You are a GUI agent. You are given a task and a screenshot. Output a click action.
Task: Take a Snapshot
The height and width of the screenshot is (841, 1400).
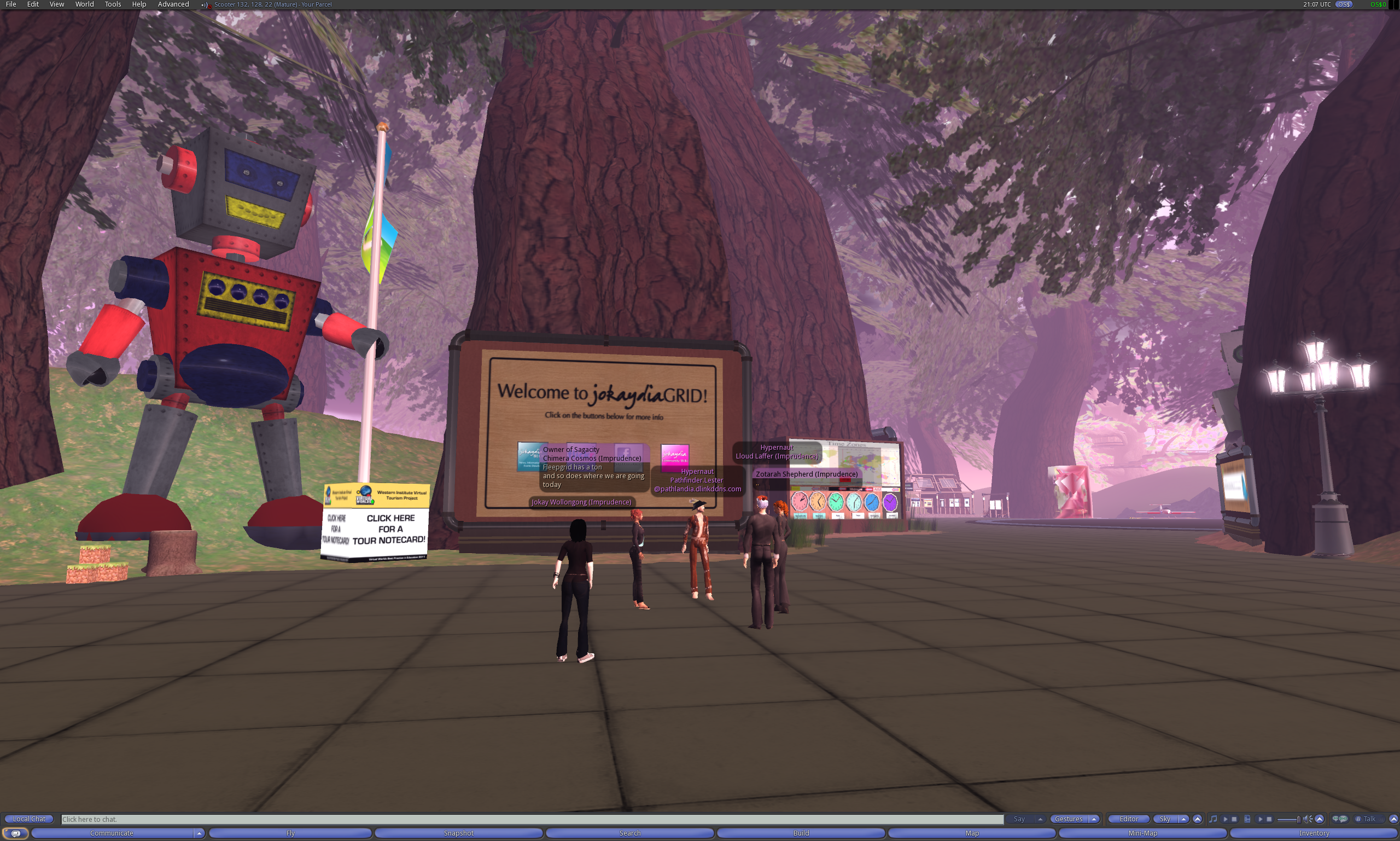click(459, 833)
